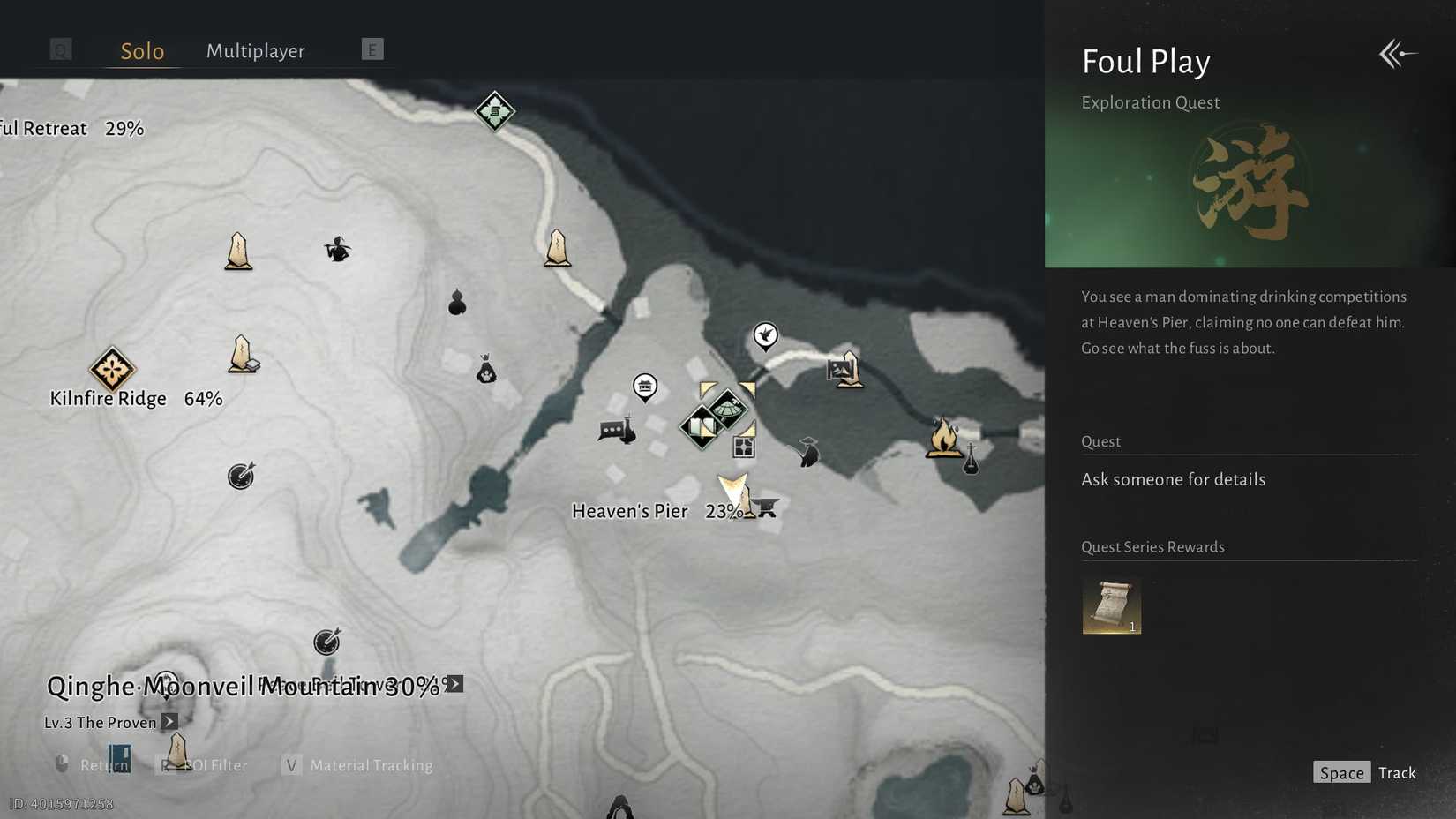Select the gourd collectible icon
This screenshot has height=819, width=1456.
[457, 305]
